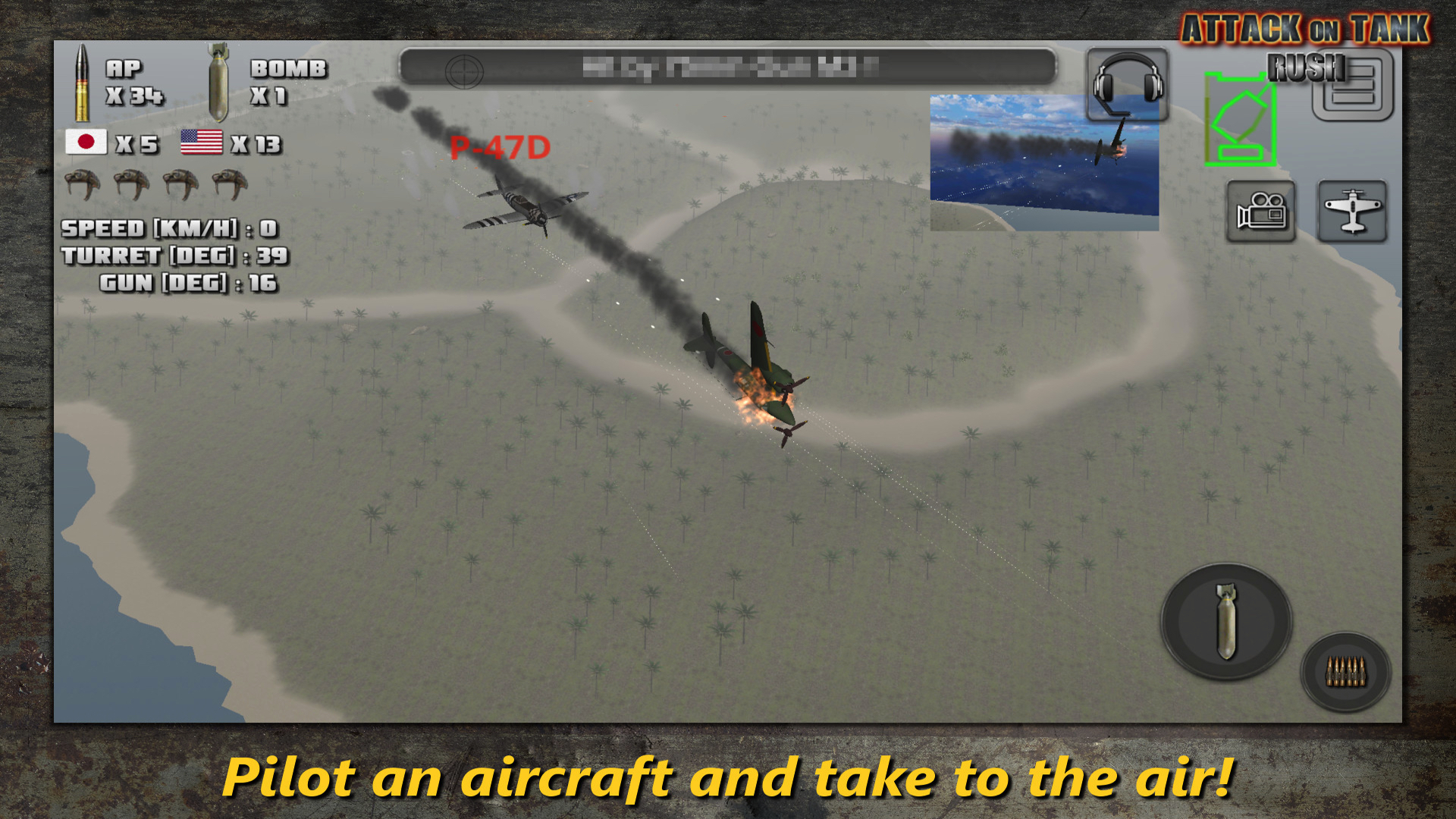Click the crosshair icon beside the mission banner
1456x819 pixels.
463,73
